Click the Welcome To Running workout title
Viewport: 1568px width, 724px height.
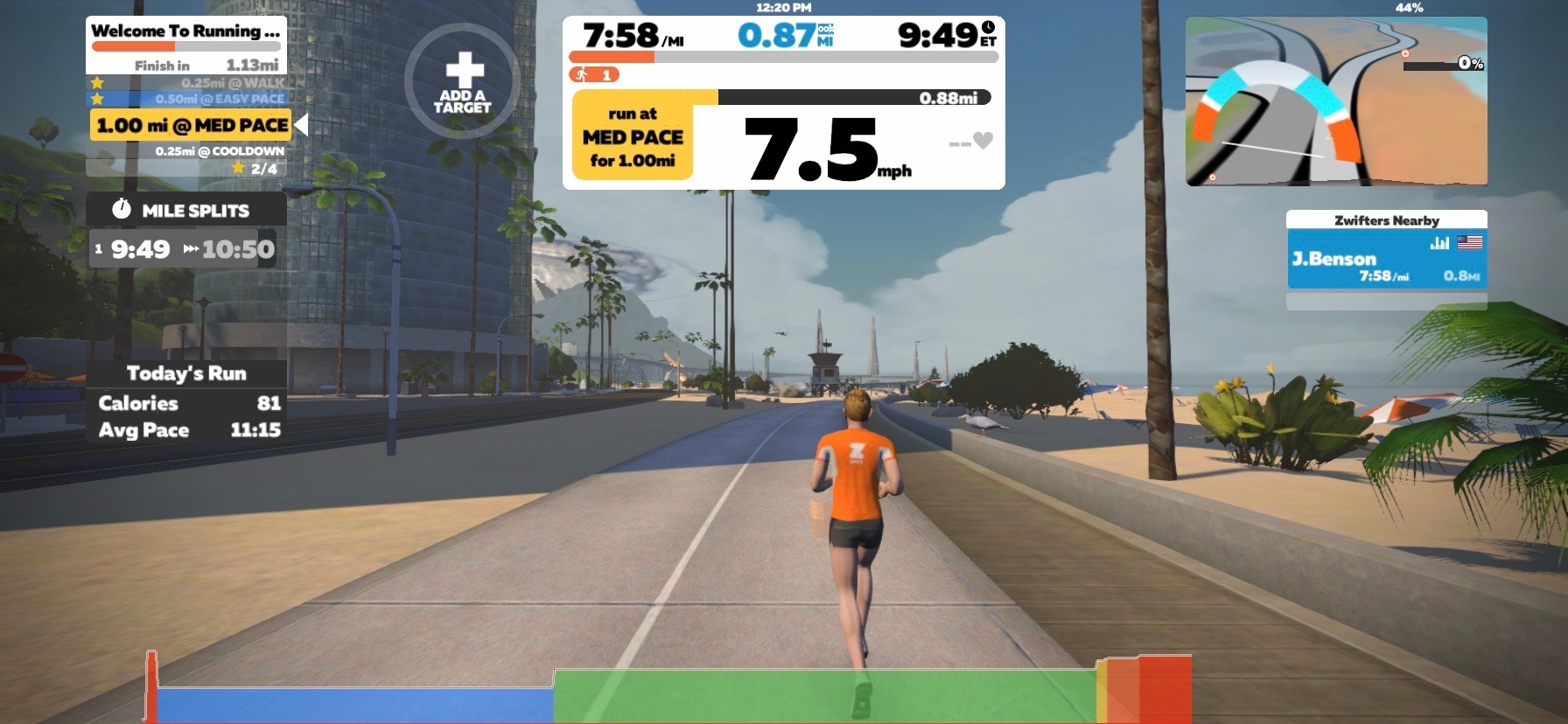click(x=185, y=31)
